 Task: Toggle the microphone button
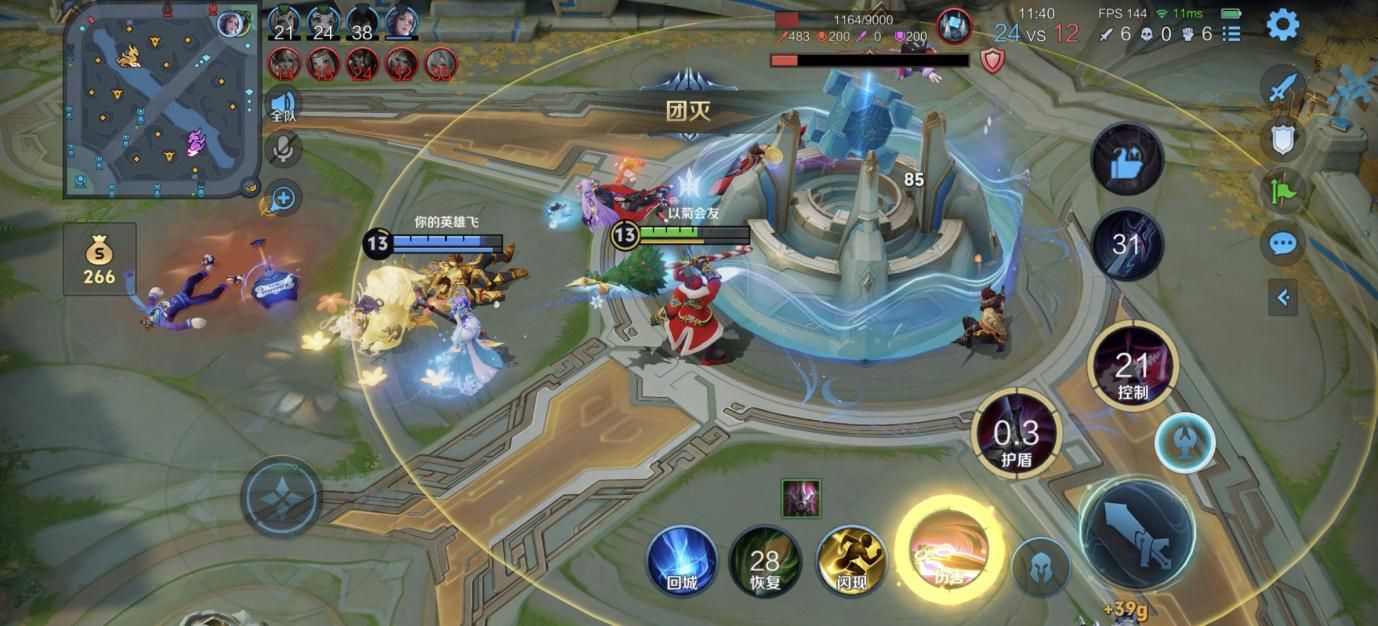[283, 151]
